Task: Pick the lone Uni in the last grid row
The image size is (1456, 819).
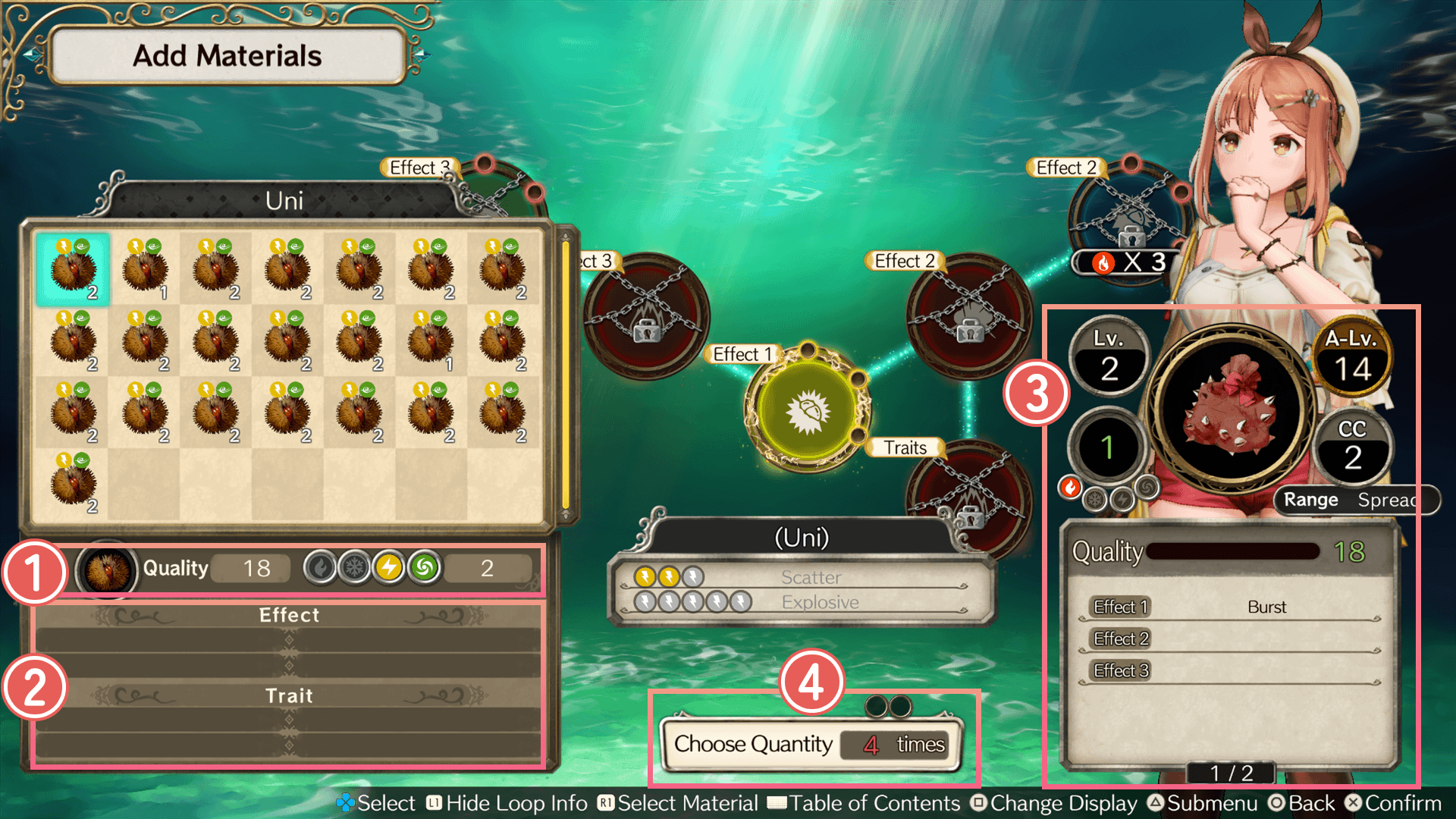Action: point(73,483)
